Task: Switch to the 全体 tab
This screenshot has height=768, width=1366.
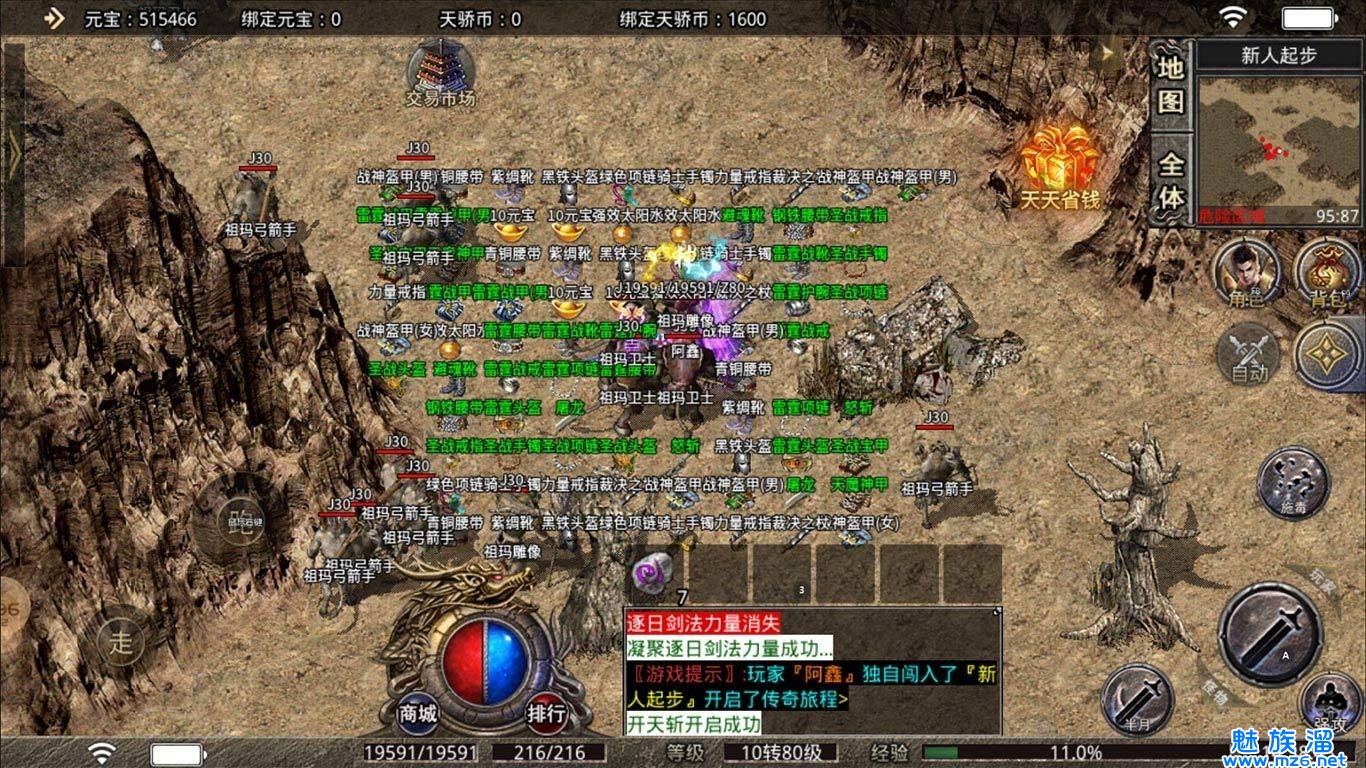Action: pos(1171,180)
